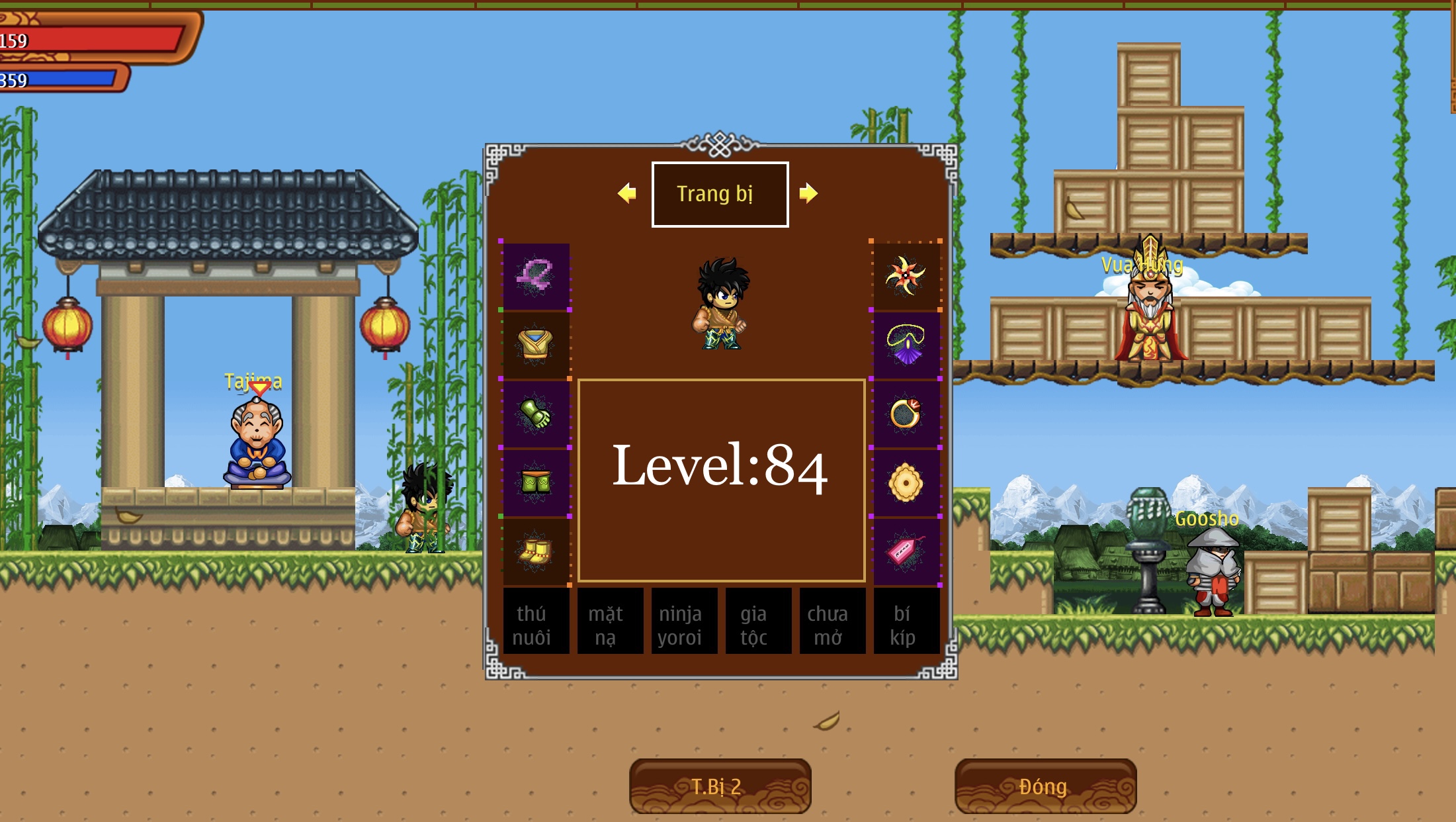Select the green pants equipment slot
The width and height of the screenshot is (1456, 822).
536,482
